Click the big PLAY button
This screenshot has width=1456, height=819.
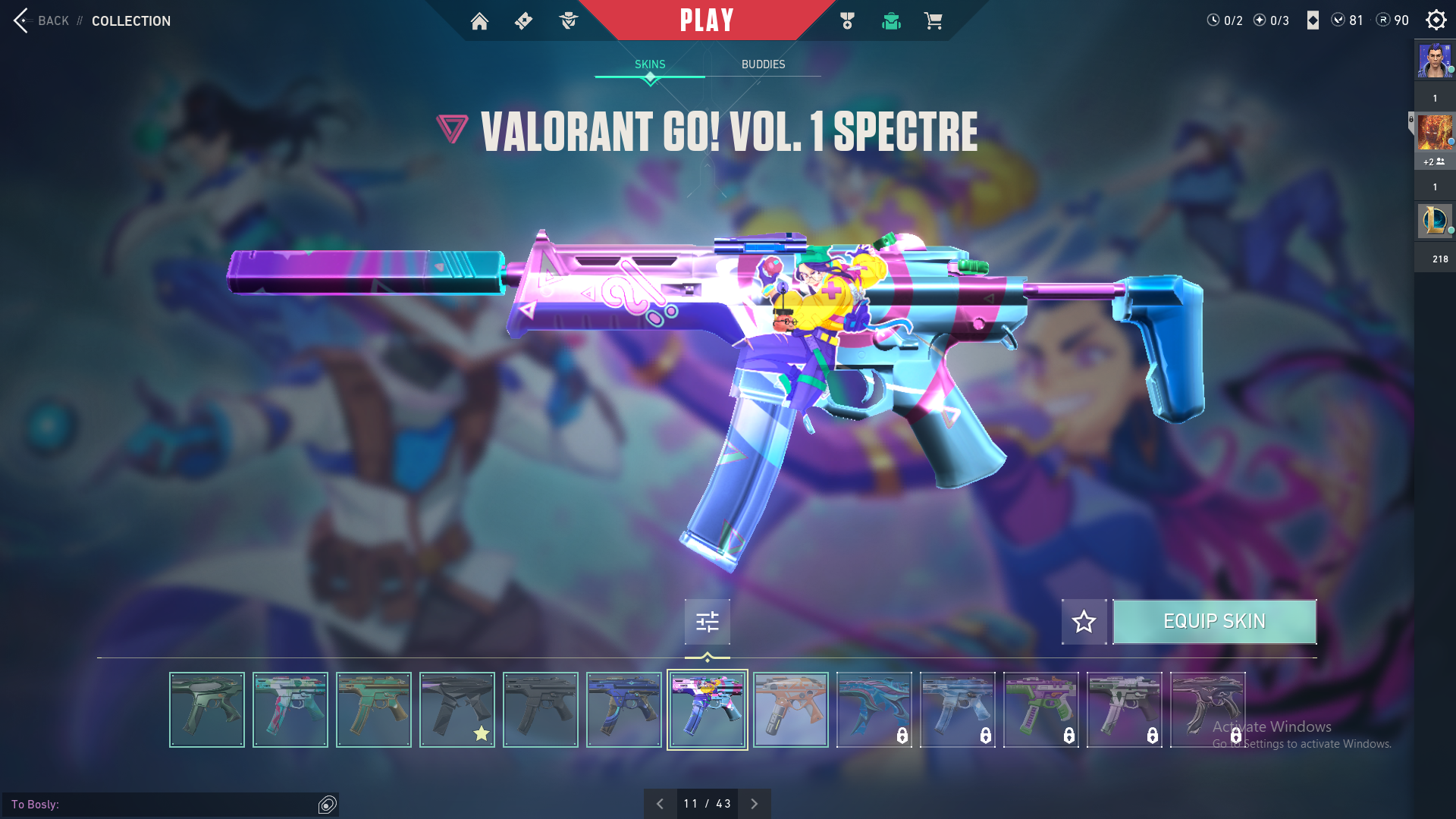[x=706, y=20]
